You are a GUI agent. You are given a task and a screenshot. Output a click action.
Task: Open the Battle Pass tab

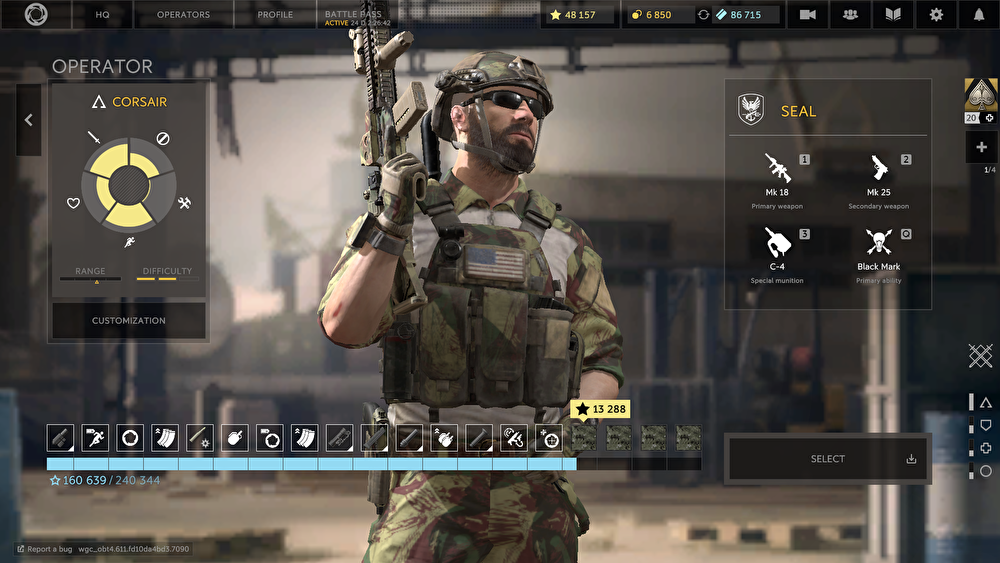tap(357, 15)
